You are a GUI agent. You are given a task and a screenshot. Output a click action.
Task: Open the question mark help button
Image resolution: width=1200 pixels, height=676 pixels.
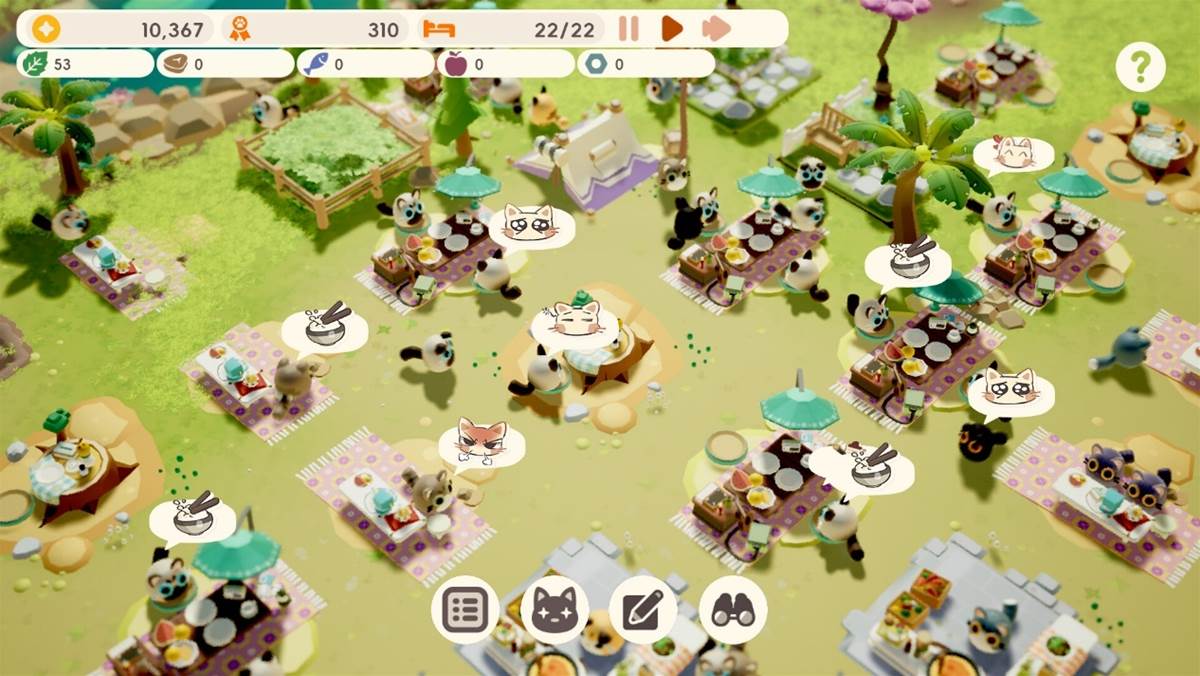[x=1141, y=68]
